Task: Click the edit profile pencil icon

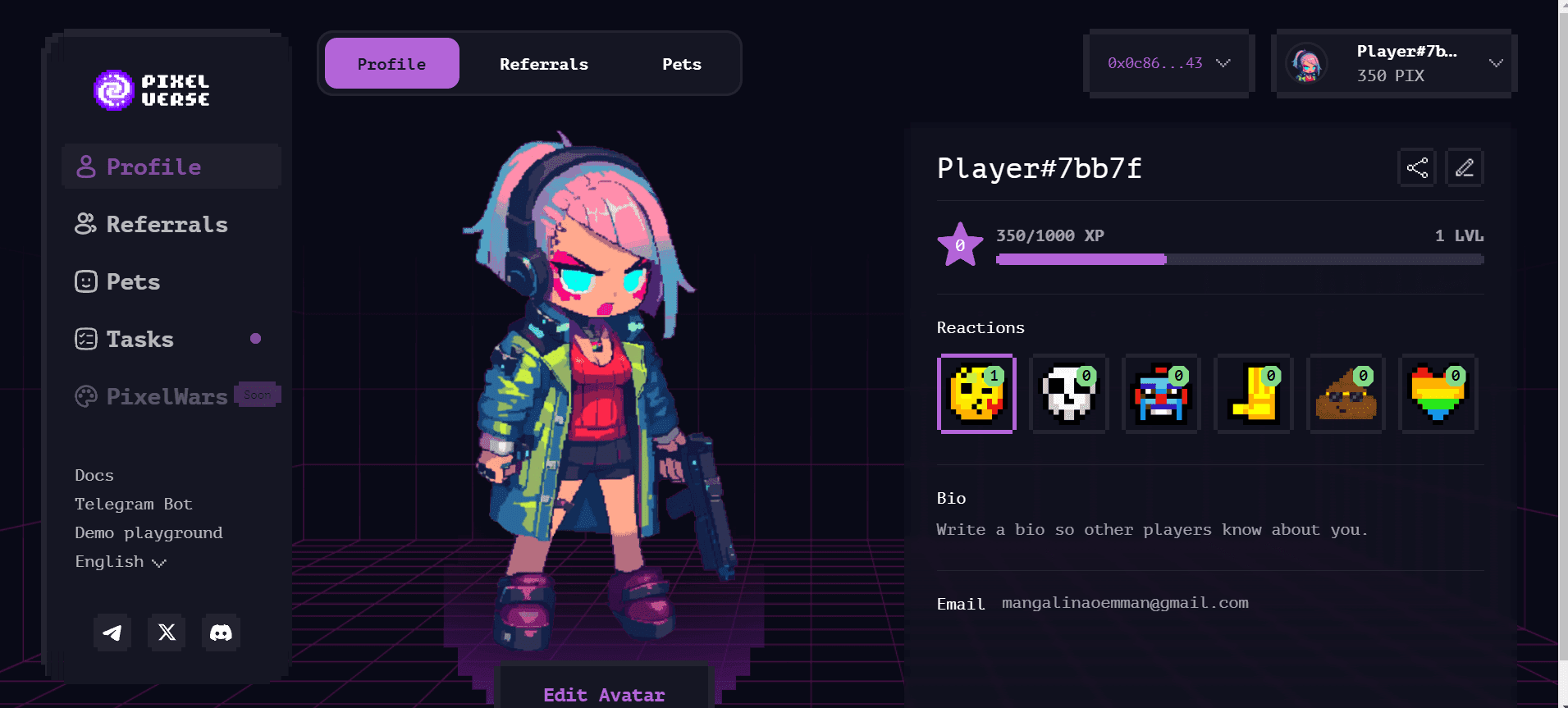Action: click(x=1465, y=167)
